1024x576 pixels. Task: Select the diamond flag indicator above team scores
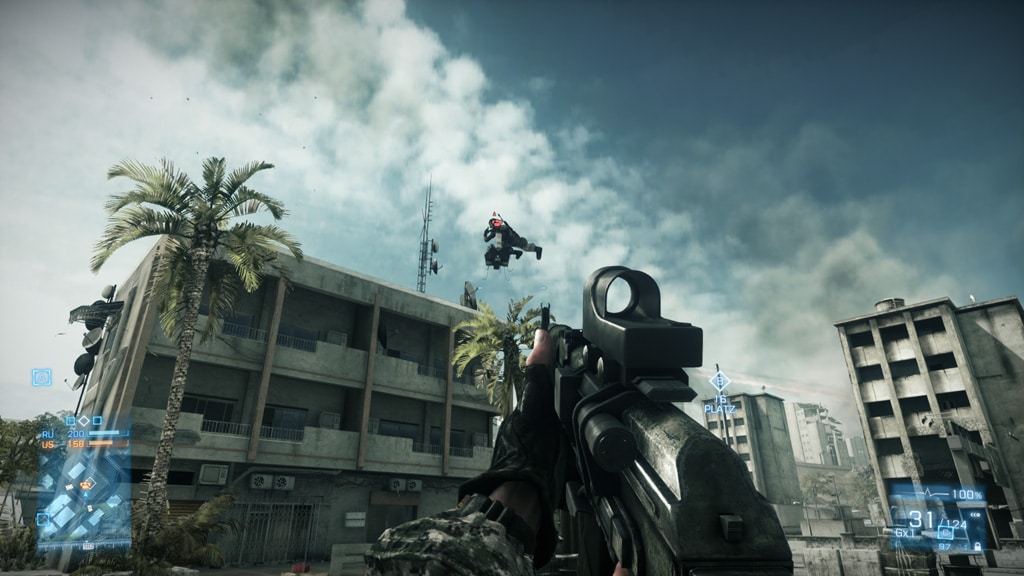[x=84, y=421]
